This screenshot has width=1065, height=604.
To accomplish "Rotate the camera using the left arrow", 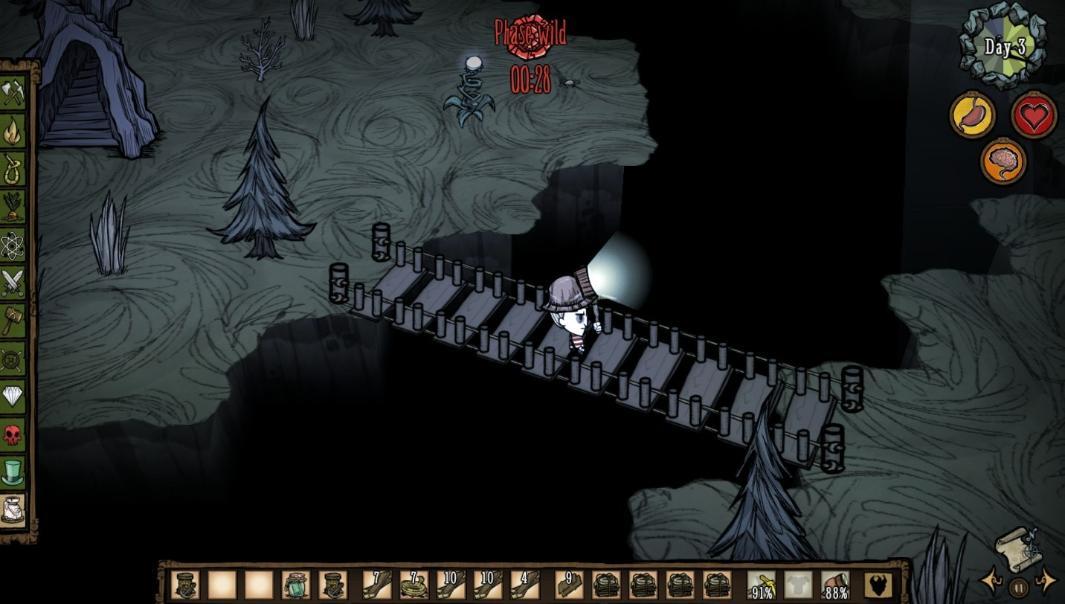I will click(990, 580).
